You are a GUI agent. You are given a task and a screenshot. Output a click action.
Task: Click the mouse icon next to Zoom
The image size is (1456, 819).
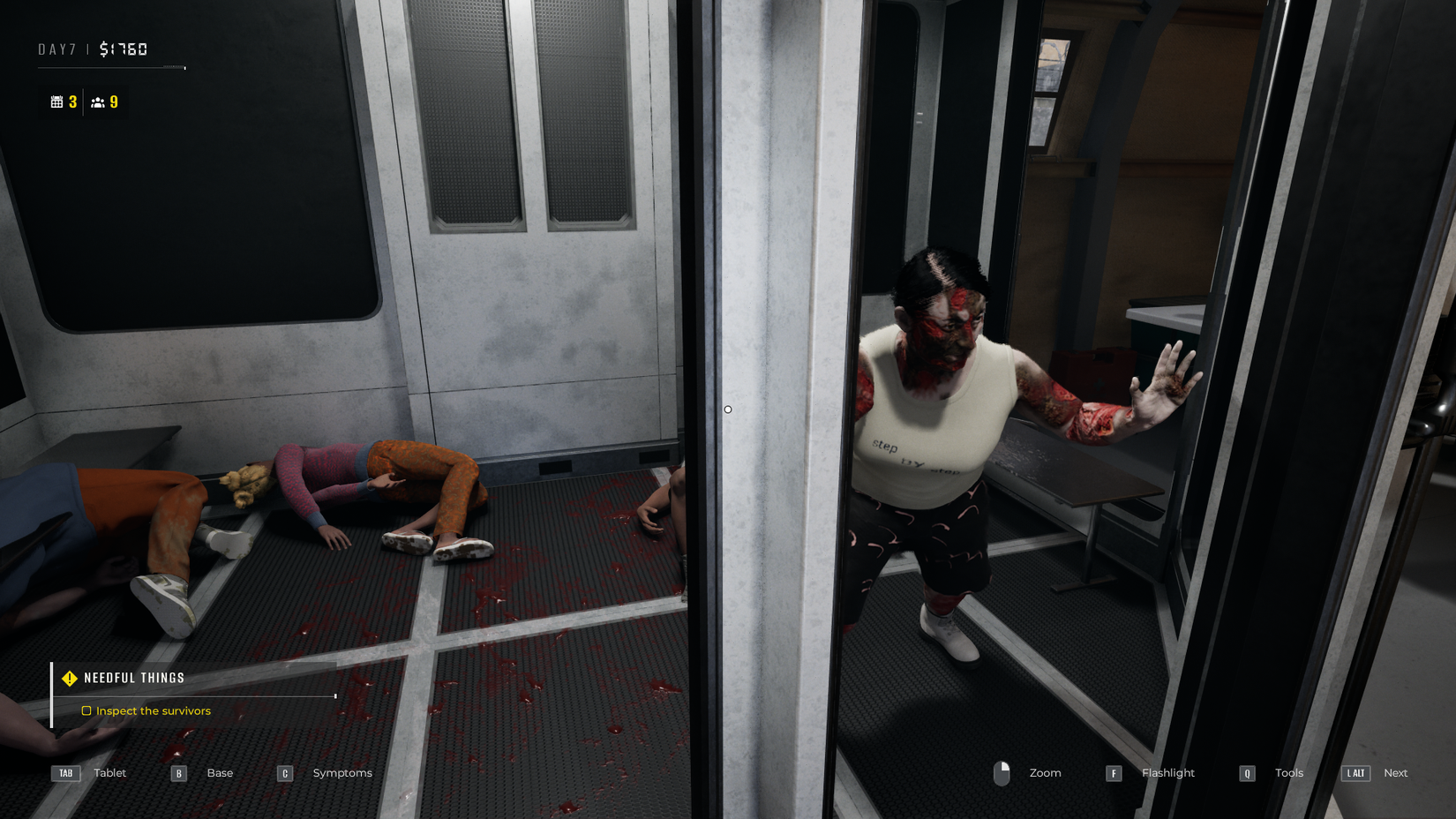click(1003, 772)
